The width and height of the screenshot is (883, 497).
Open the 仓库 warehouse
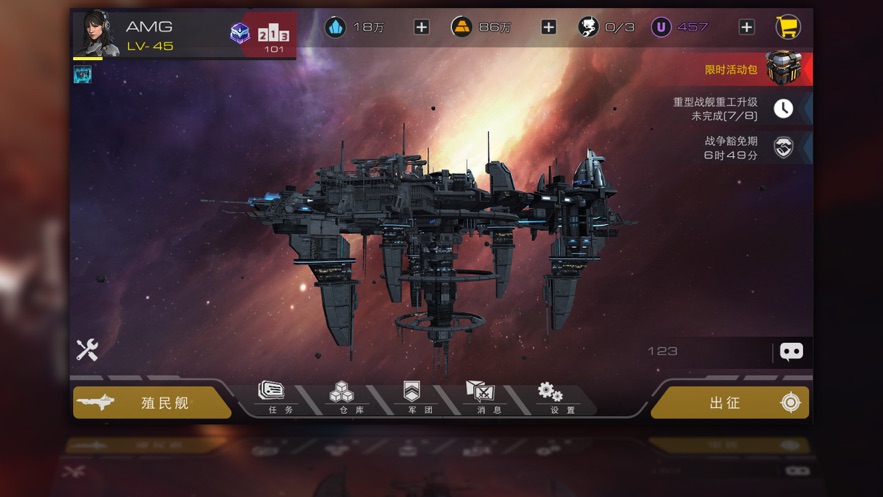click(342, 397)
